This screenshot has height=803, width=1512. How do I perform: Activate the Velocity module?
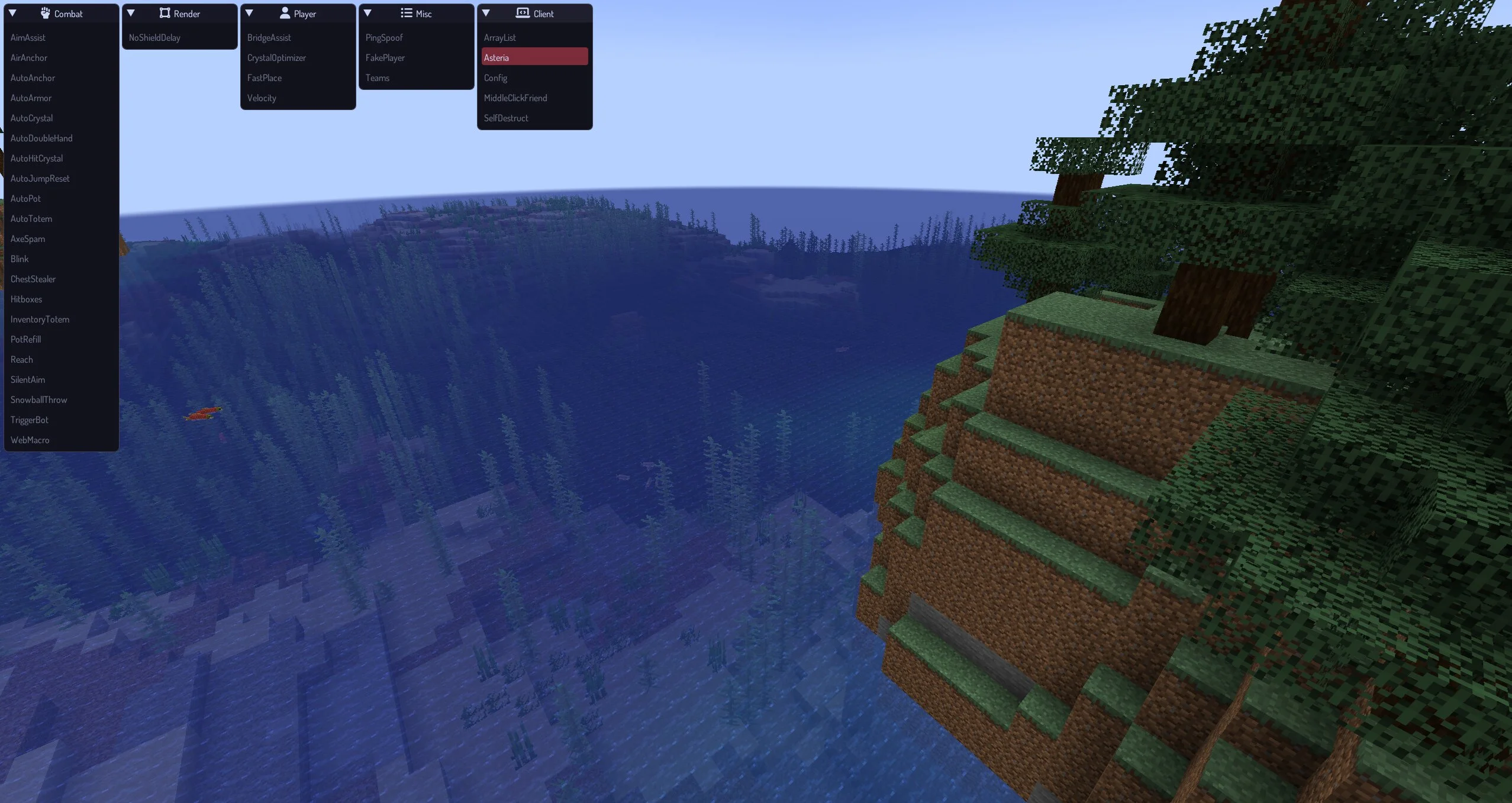coord(262,98)
